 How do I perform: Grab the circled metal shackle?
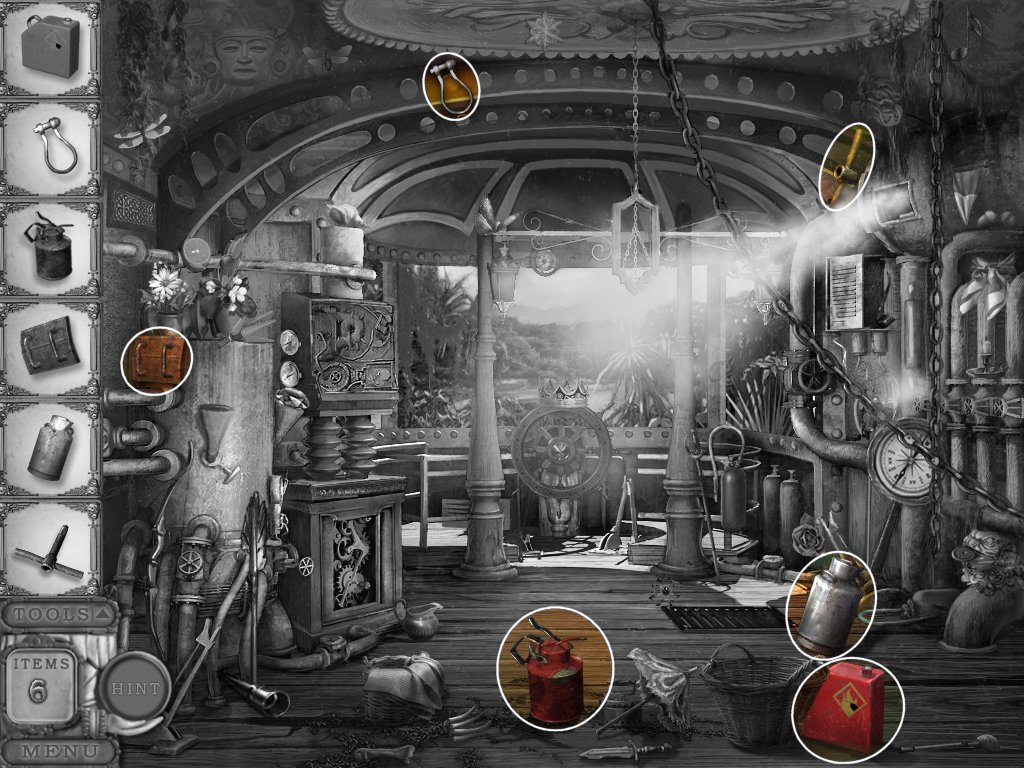point(450,86)
